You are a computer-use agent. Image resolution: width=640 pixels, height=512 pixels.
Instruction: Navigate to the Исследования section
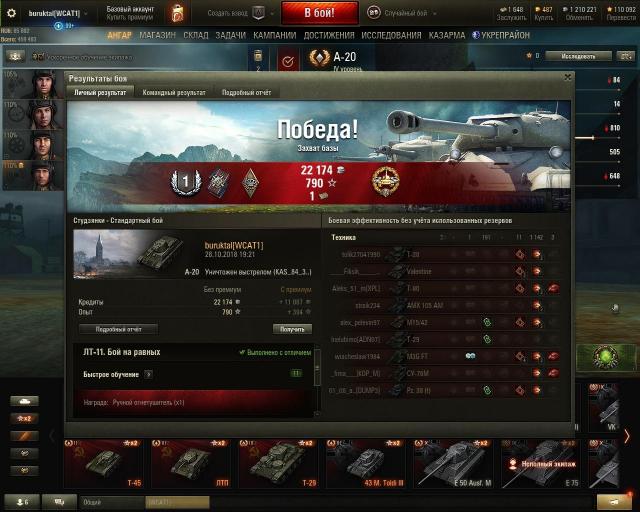coord(392,35)
